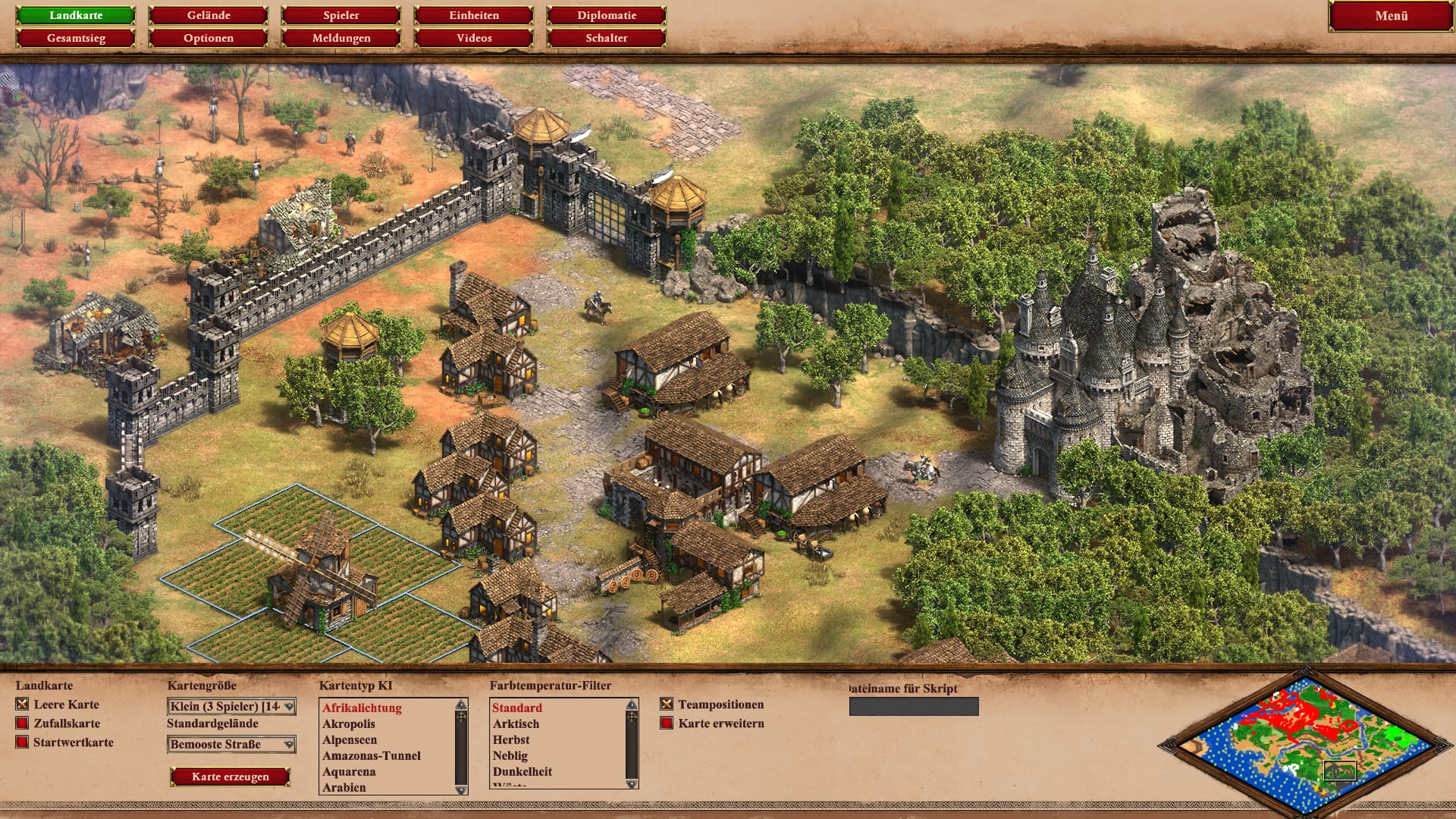1456x819 pixels.
Task: Toggle the Teampositionen checkbox
Action: pos(667,704)
